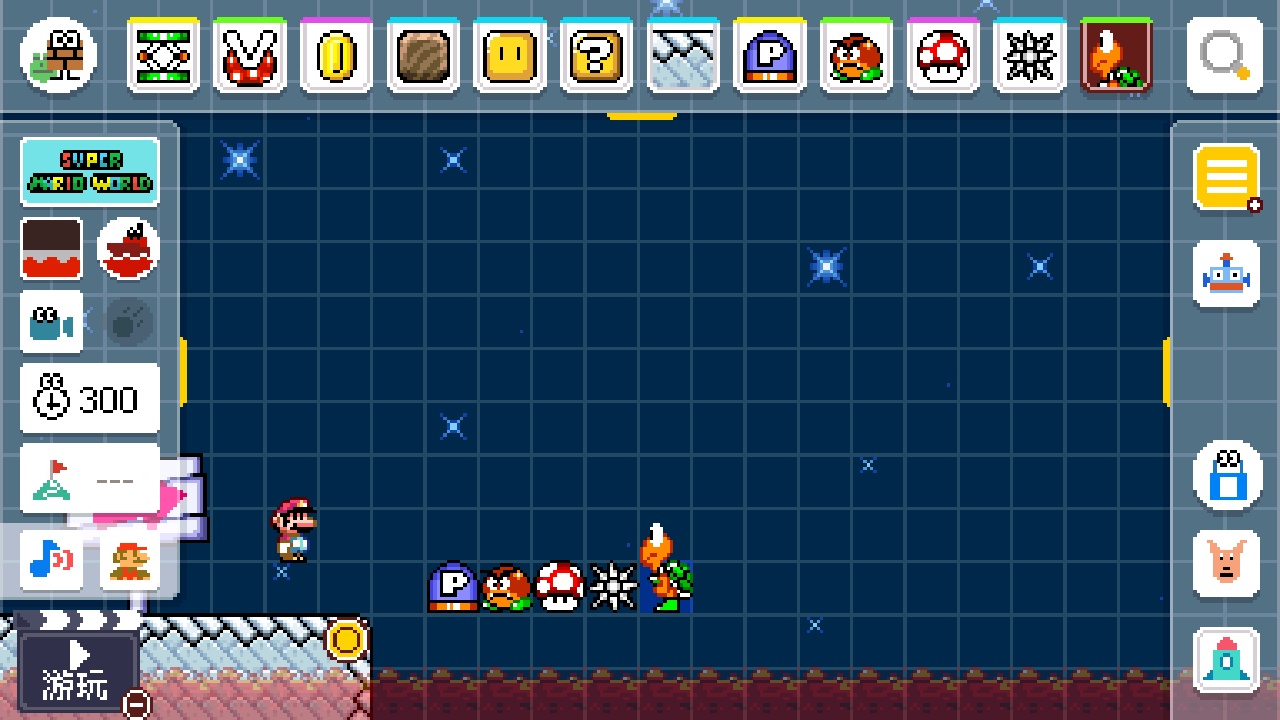Pick the gold coin palette item
1280x720 pixels.
point(336,55)
